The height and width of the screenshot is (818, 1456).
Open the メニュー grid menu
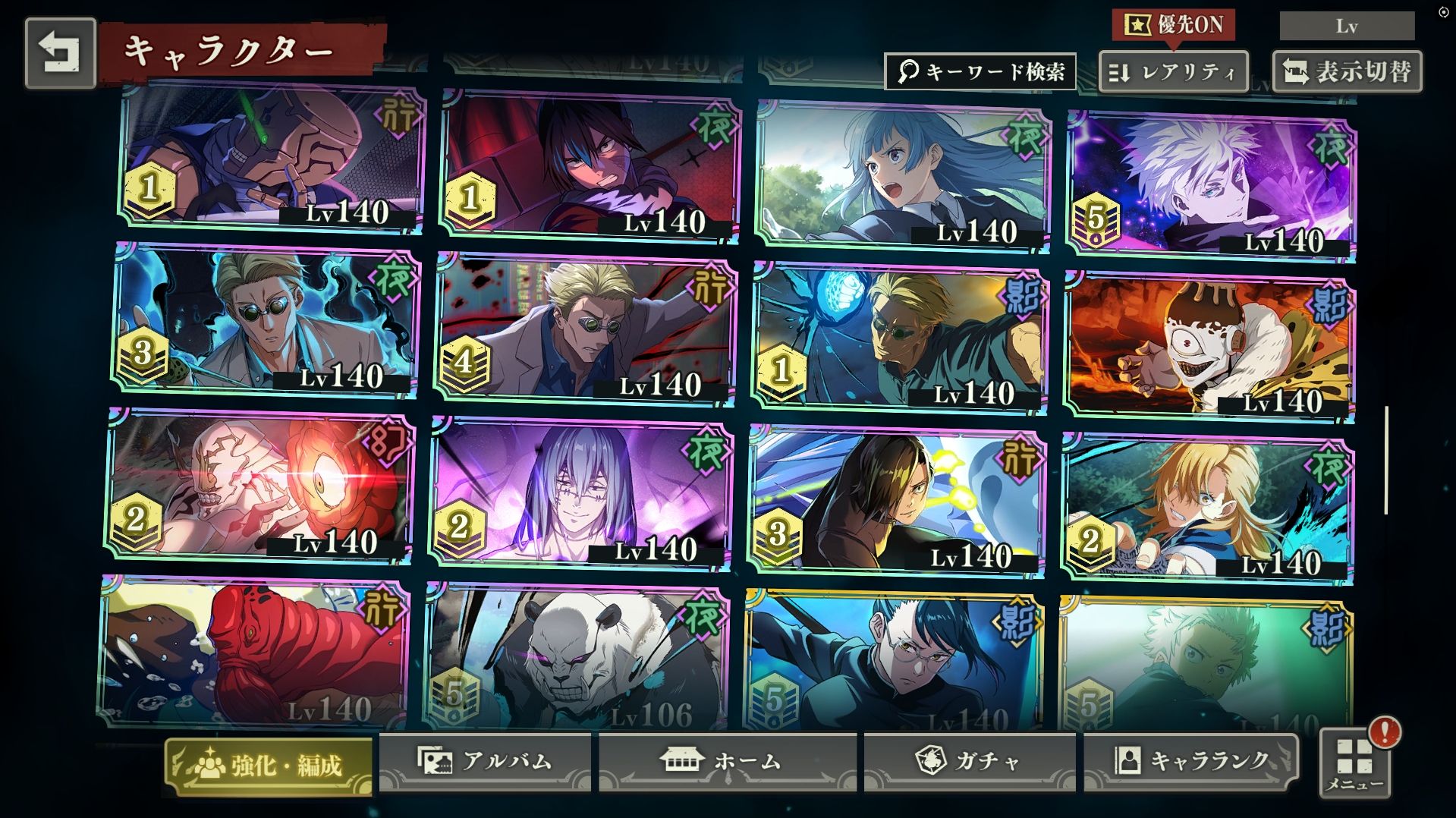coord(1354,764)
